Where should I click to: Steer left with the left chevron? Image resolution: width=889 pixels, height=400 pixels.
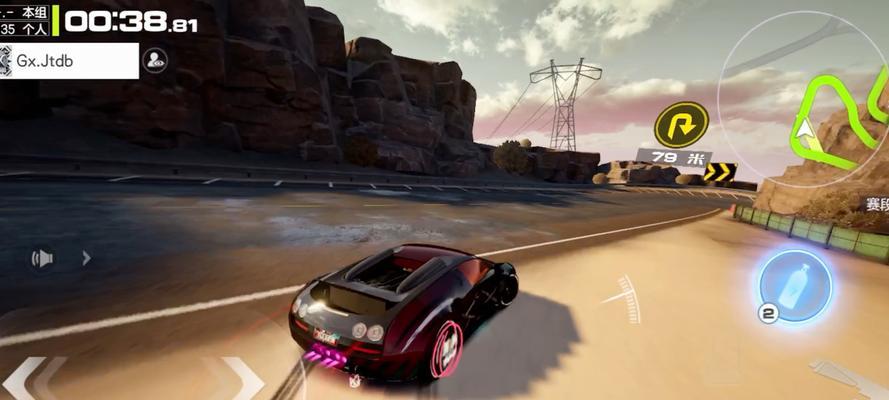(x=26, y=380)
